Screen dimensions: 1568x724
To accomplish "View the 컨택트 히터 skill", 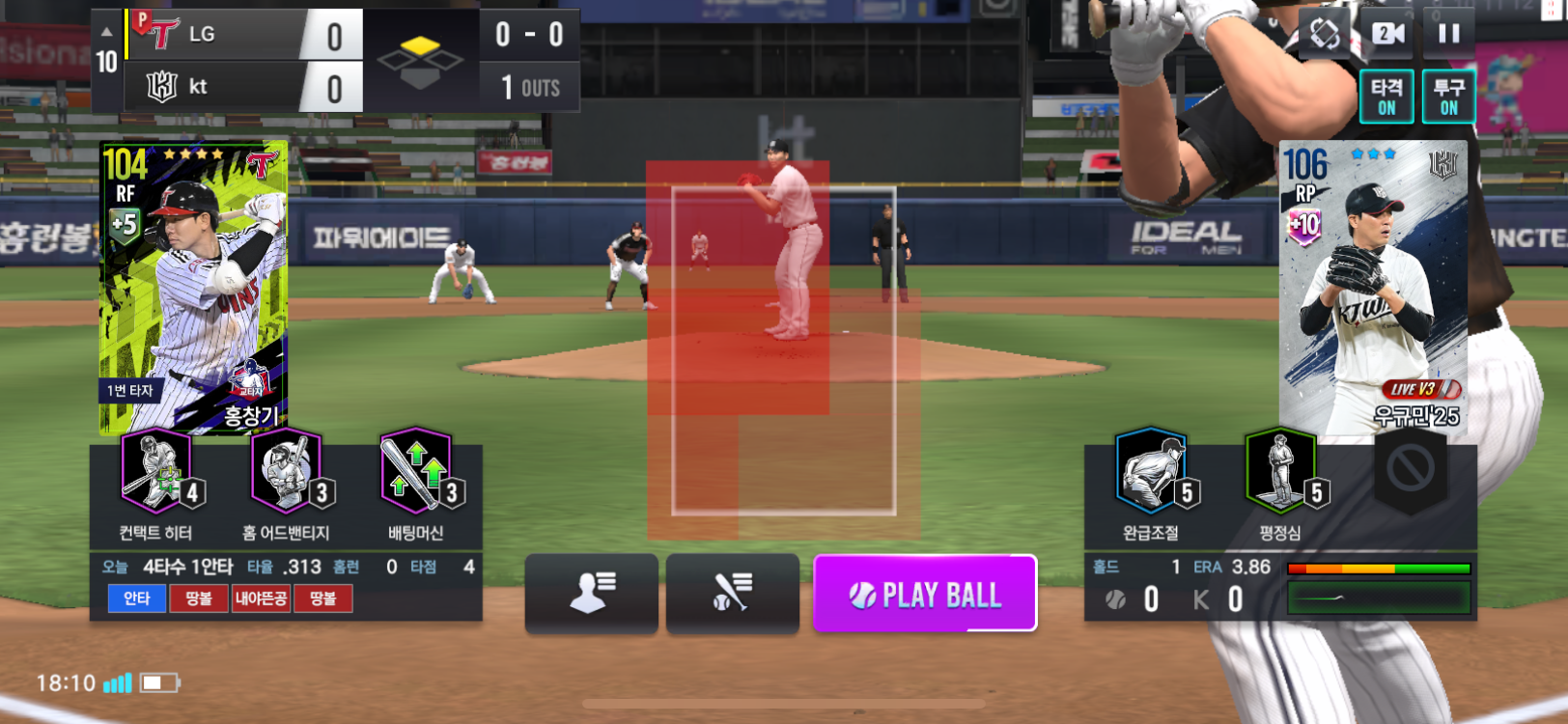I will pyautogui.click(x=156, y=473).
